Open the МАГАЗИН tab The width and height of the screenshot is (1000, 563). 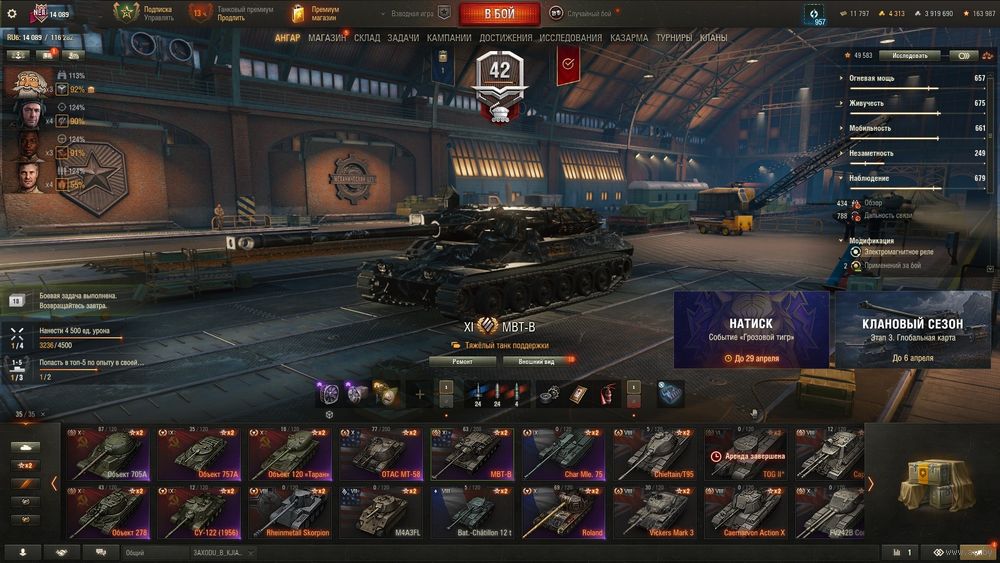pyautogui.click(x=327, y=38)
